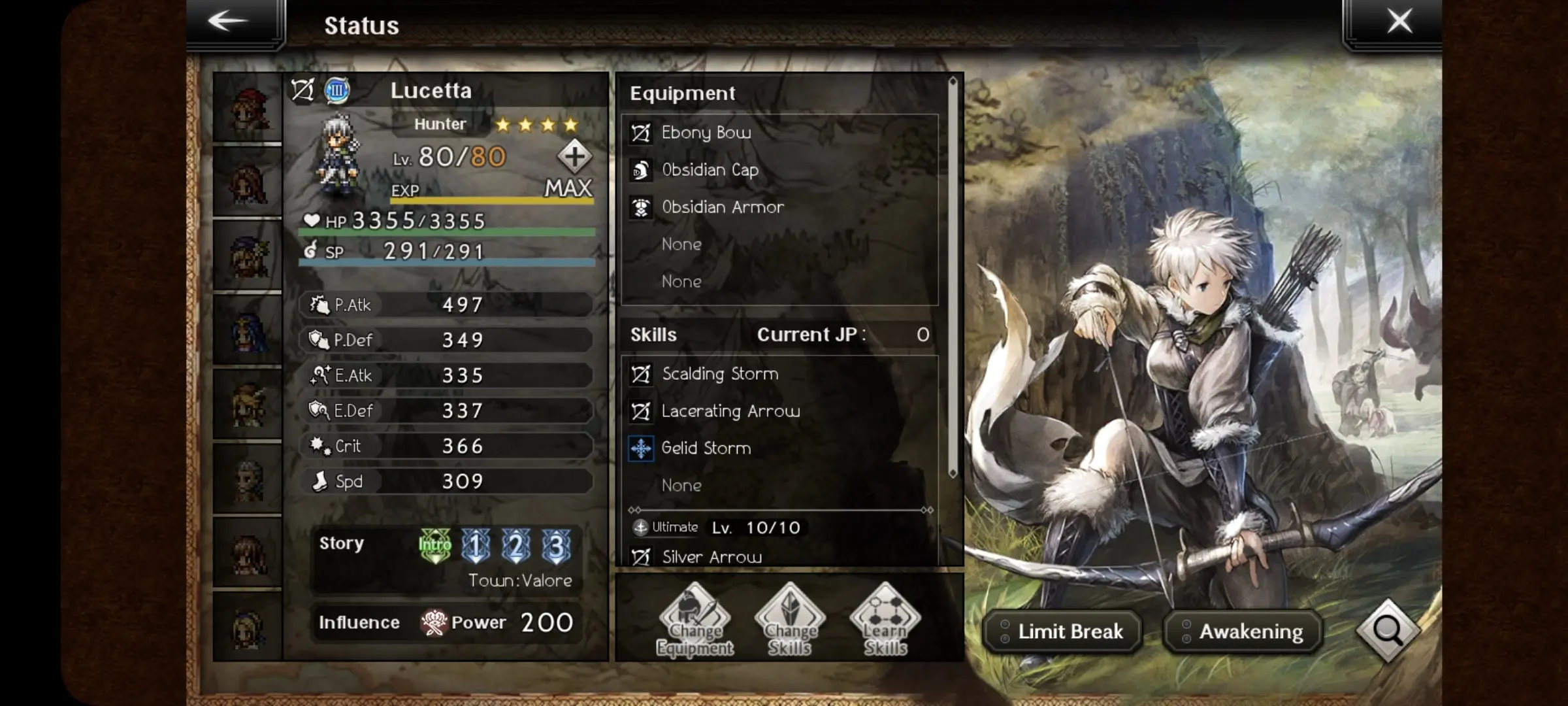Open story chapter 3 badge
Screen dimensions: 1568x706
point(556,545)
